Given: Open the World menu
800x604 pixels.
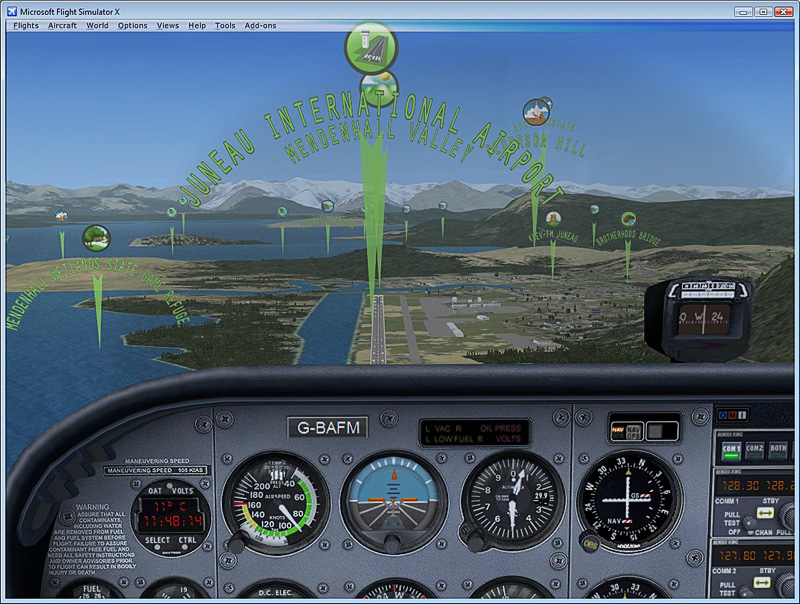Looking at the screenshot, I should [97, 25].
